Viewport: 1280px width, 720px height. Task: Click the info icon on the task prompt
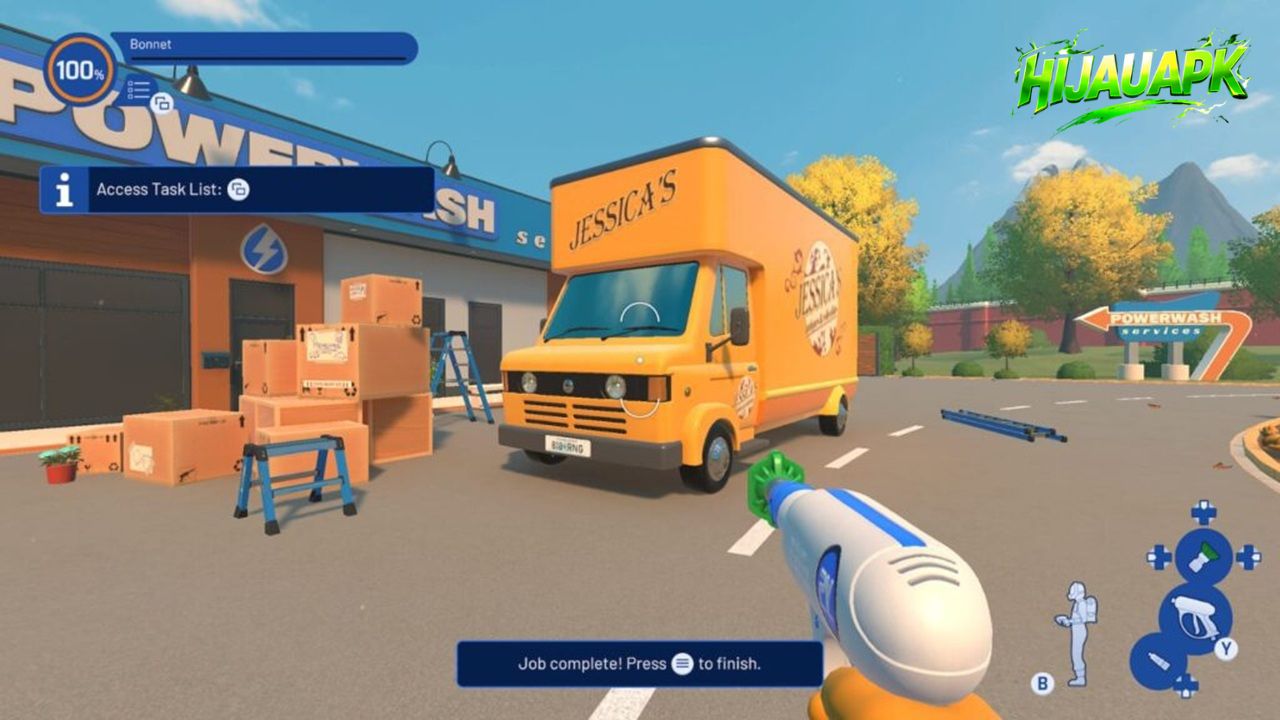[x=67, y=192]
